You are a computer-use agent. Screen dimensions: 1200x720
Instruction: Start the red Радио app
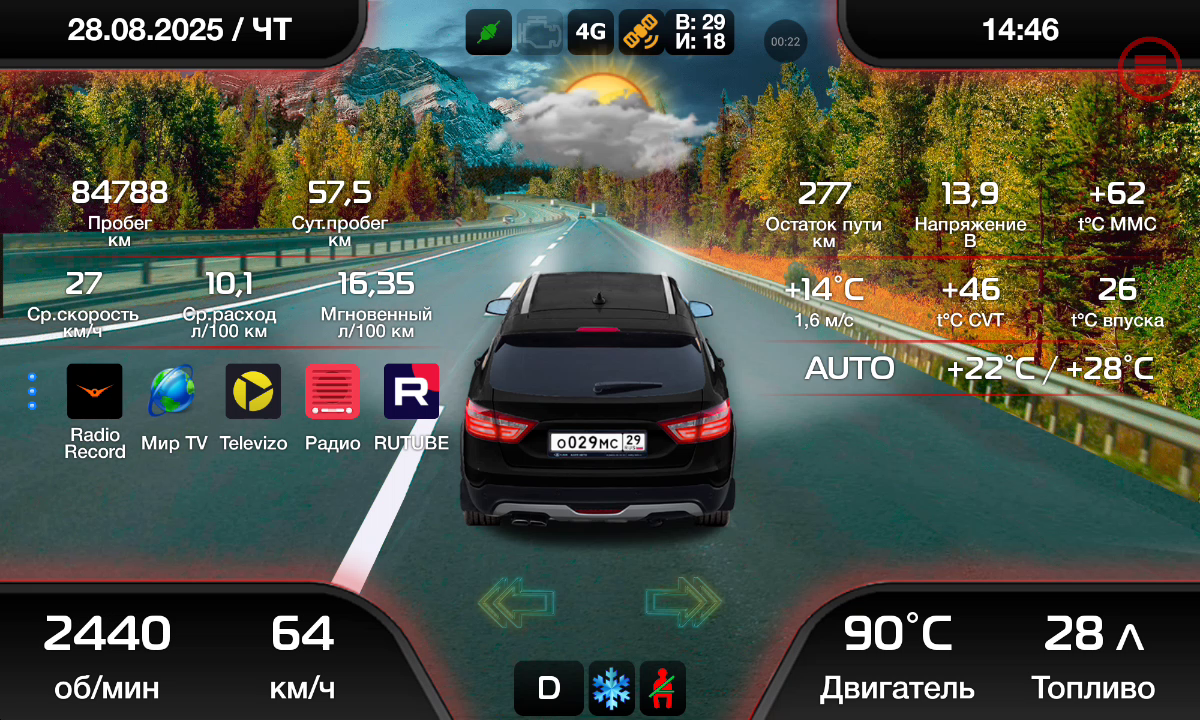(332, 391)
